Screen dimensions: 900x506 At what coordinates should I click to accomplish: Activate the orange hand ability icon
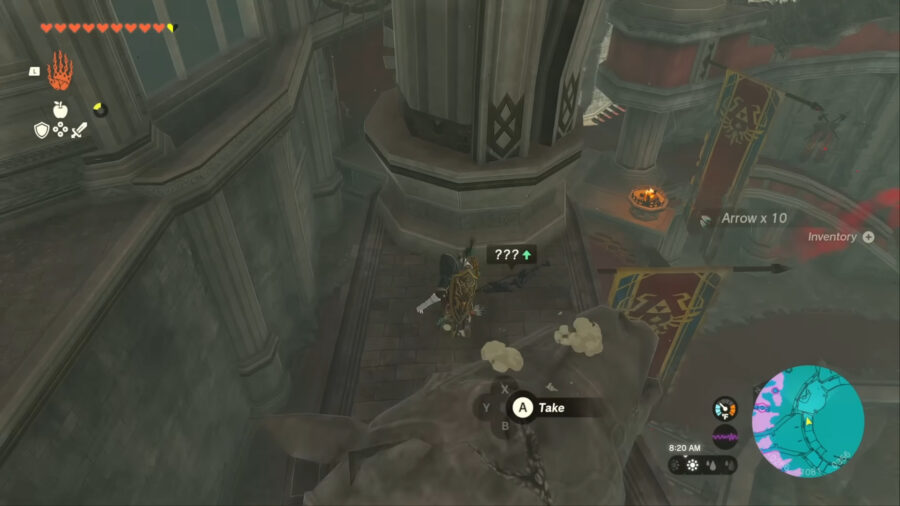pyautogui.click(x=60, y=72)
